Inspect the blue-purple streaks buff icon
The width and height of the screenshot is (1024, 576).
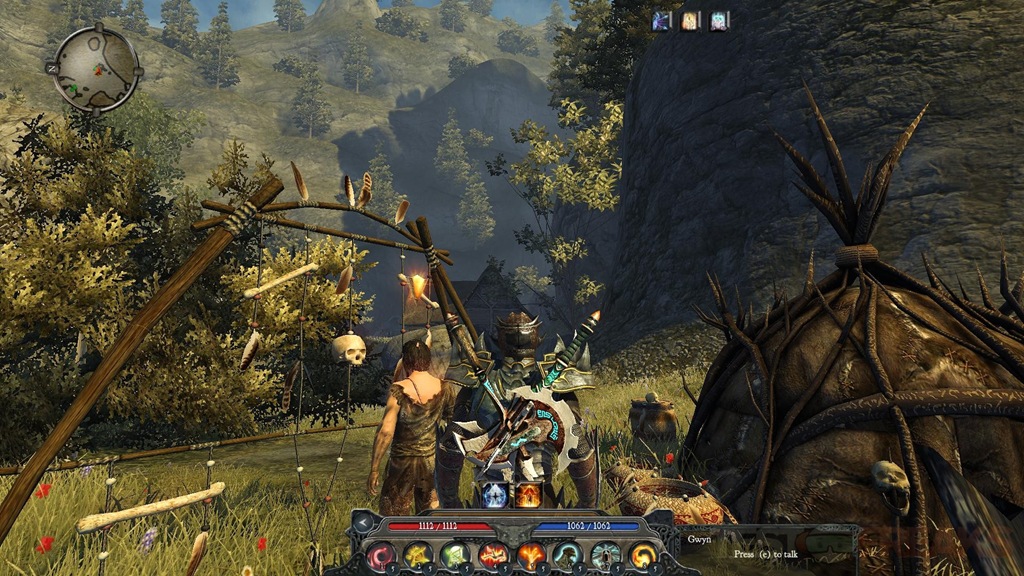[x=662, y=20]
